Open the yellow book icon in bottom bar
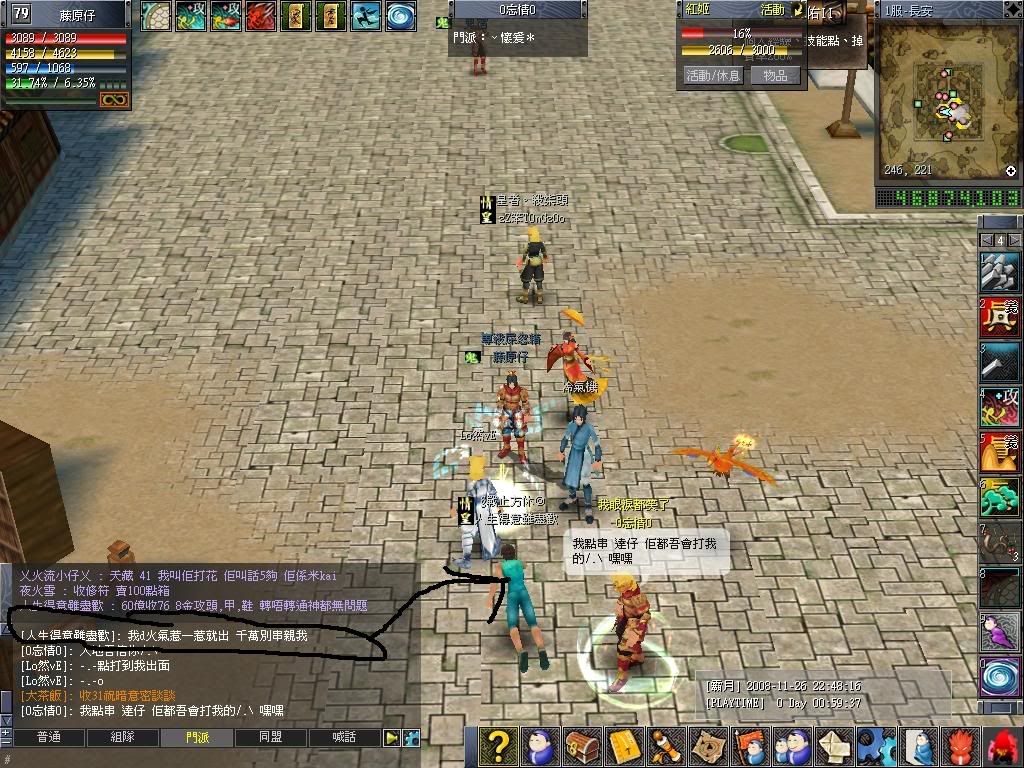Image resolution: width=1024 pixels, height=768 pixels. [x=624, y=746]
